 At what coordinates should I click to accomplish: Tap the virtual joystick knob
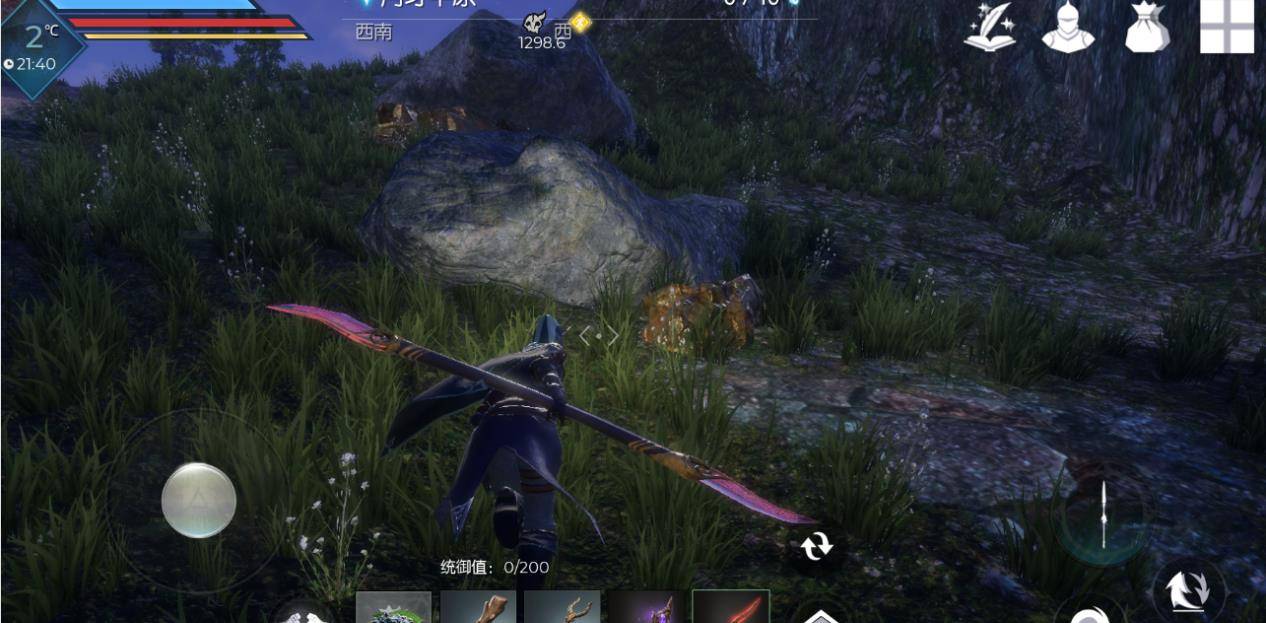coord(199,500)
